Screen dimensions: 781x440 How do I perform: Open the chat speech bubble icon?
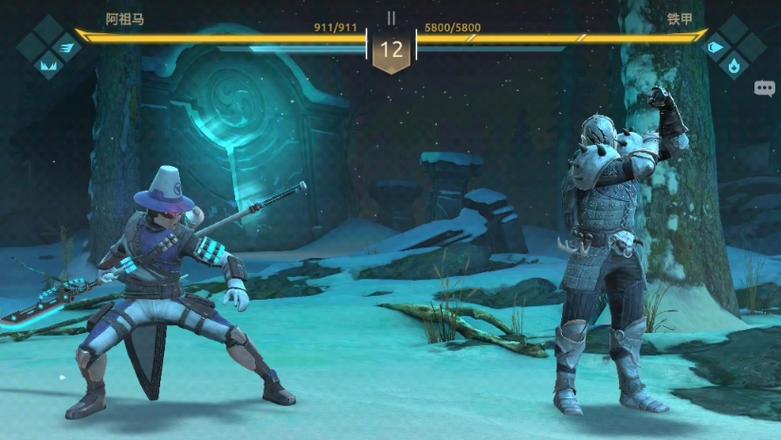pyautogui.click(x=765, y=88)
